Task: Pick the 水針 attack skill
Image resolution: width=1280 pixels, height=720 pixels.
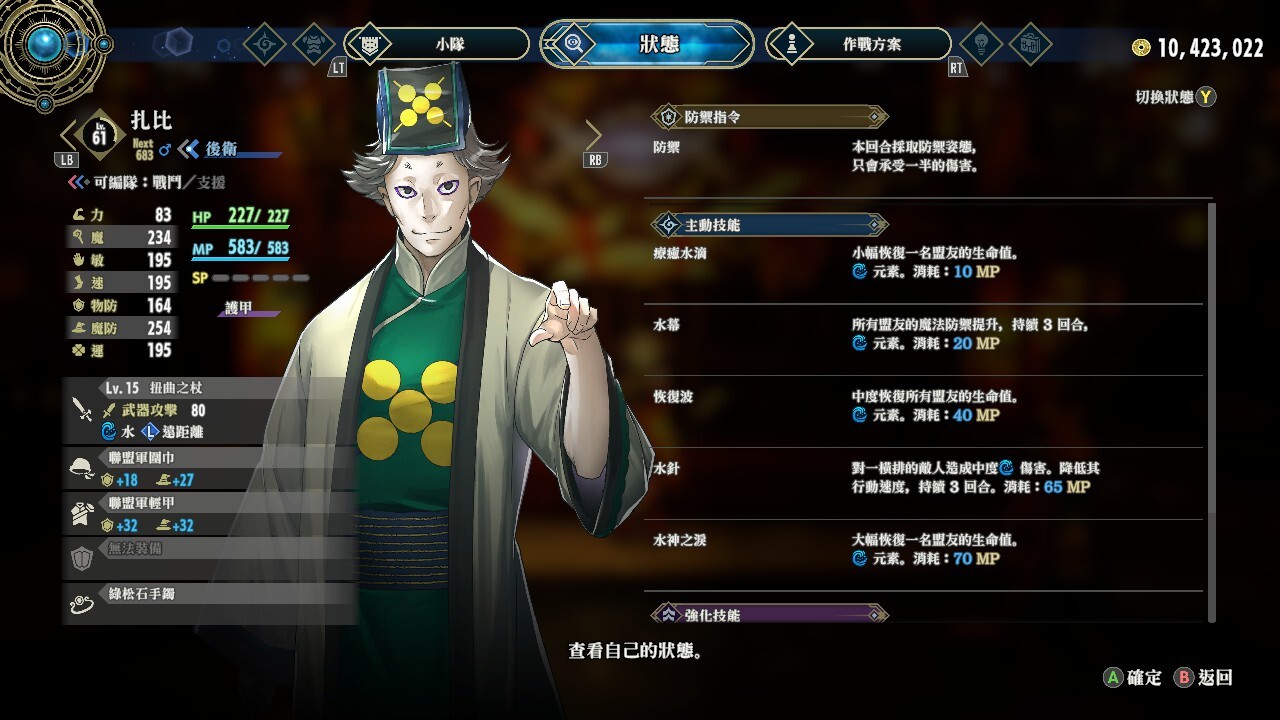Action: (925, 478)
